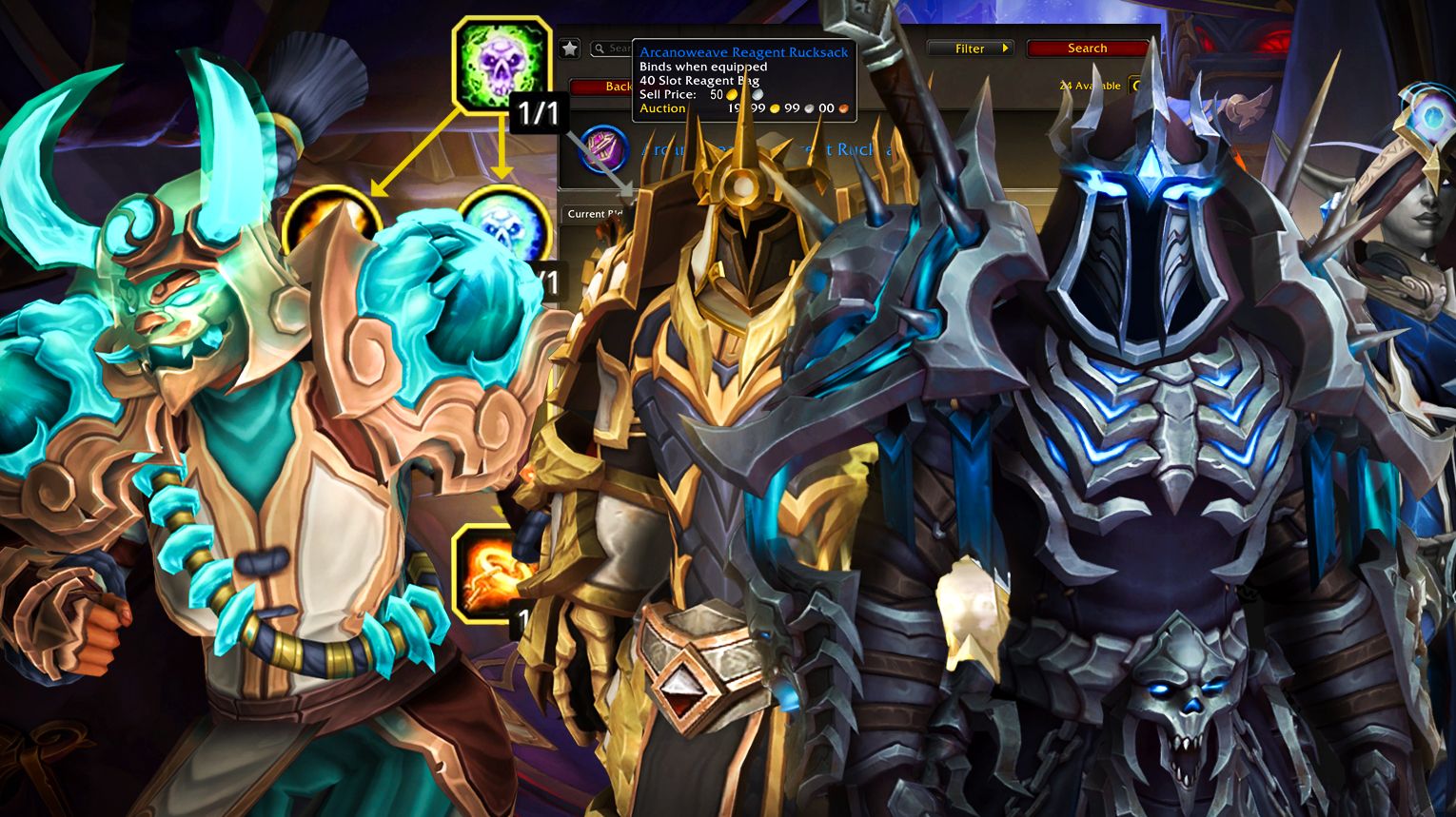1456x817 pixels.
Task: Click the silver coin icon beside the sell price
Action: point(758,95)
